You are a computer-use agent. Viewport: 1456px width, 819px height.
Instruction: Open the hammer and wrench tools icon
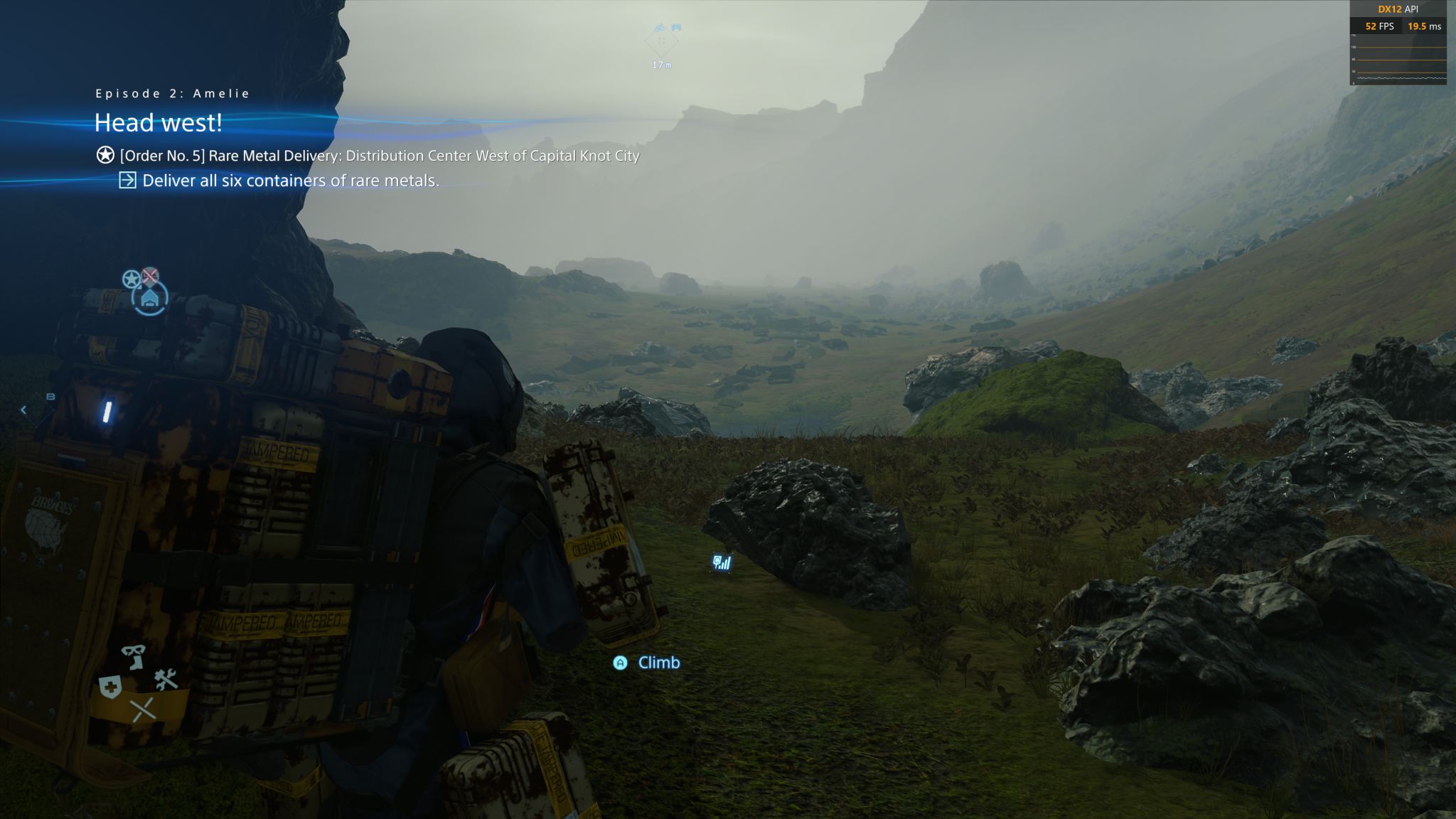tap(166, 680)
